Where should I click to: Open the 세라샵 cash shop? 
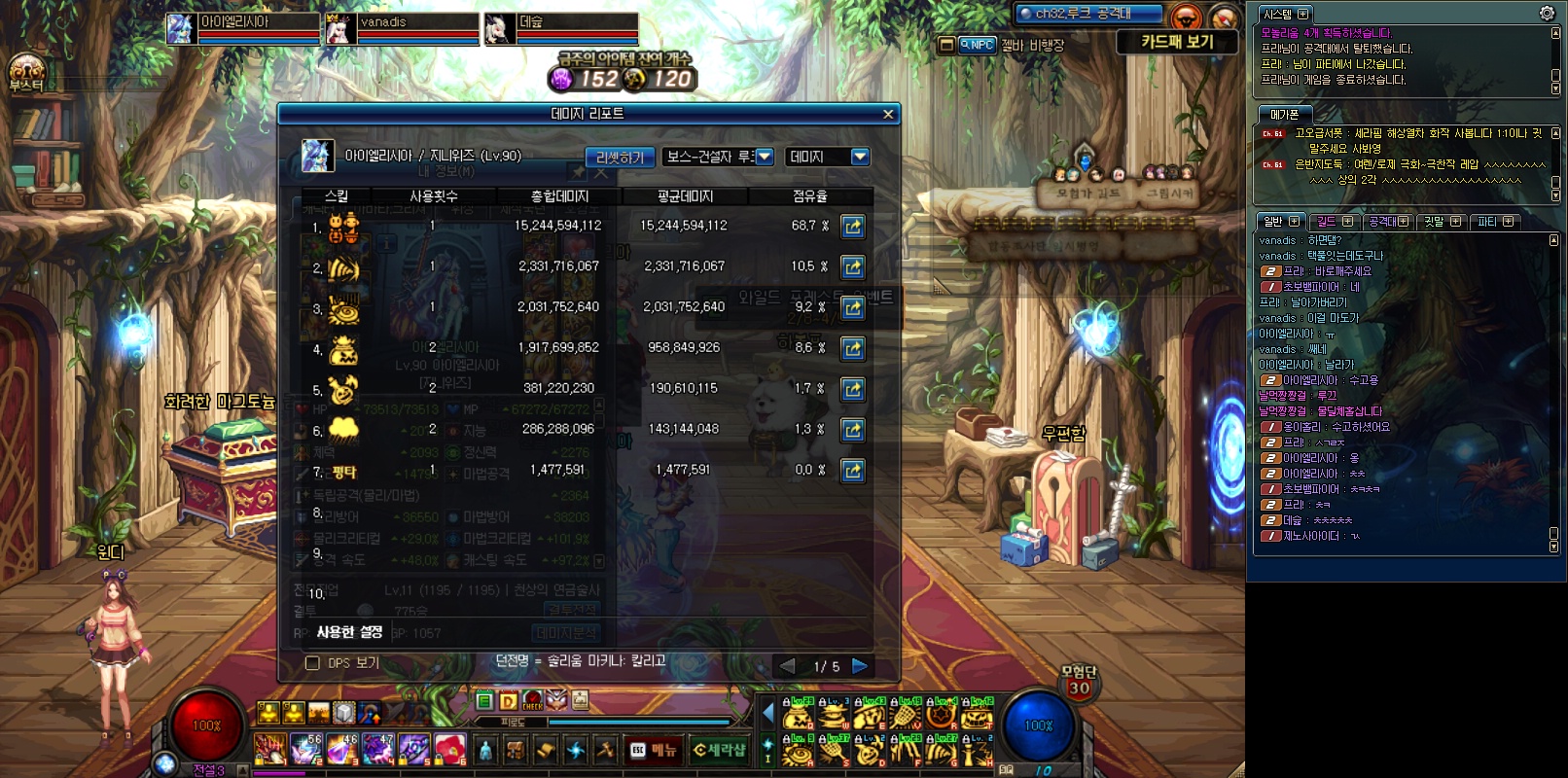click(718, 750)
